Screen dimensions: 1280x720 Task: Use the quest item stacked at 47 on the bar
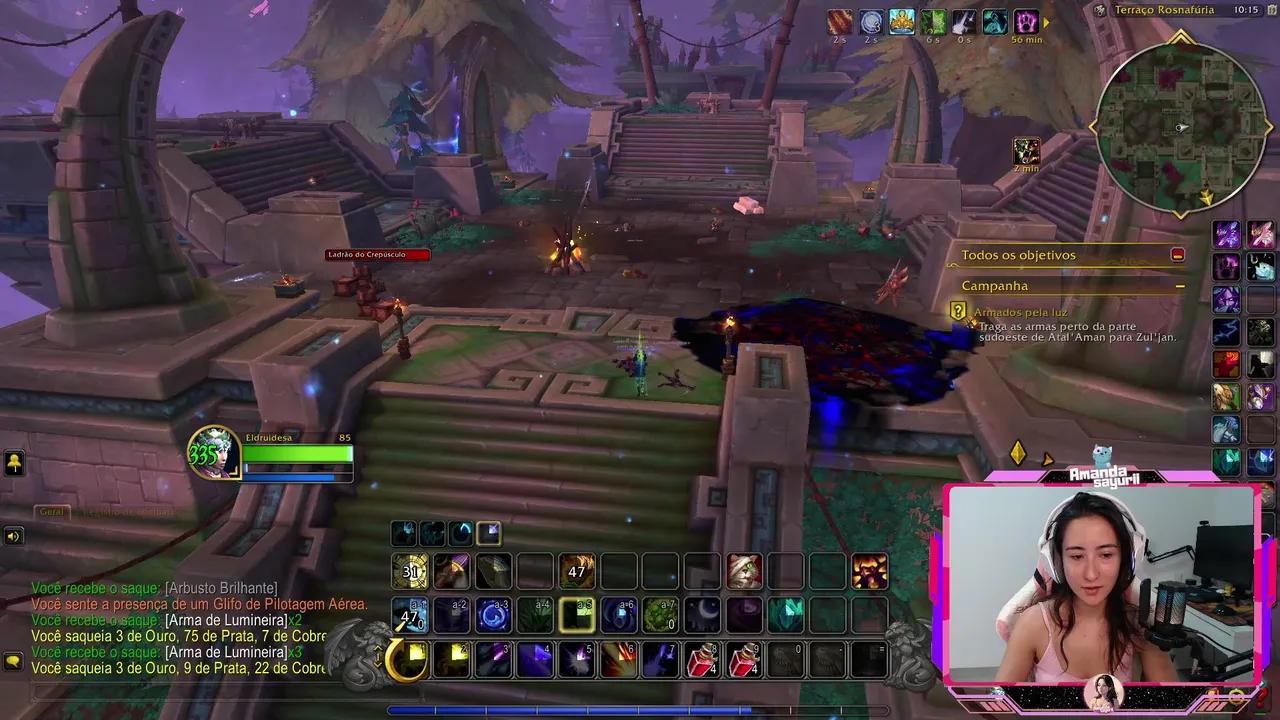pos(576,572)
